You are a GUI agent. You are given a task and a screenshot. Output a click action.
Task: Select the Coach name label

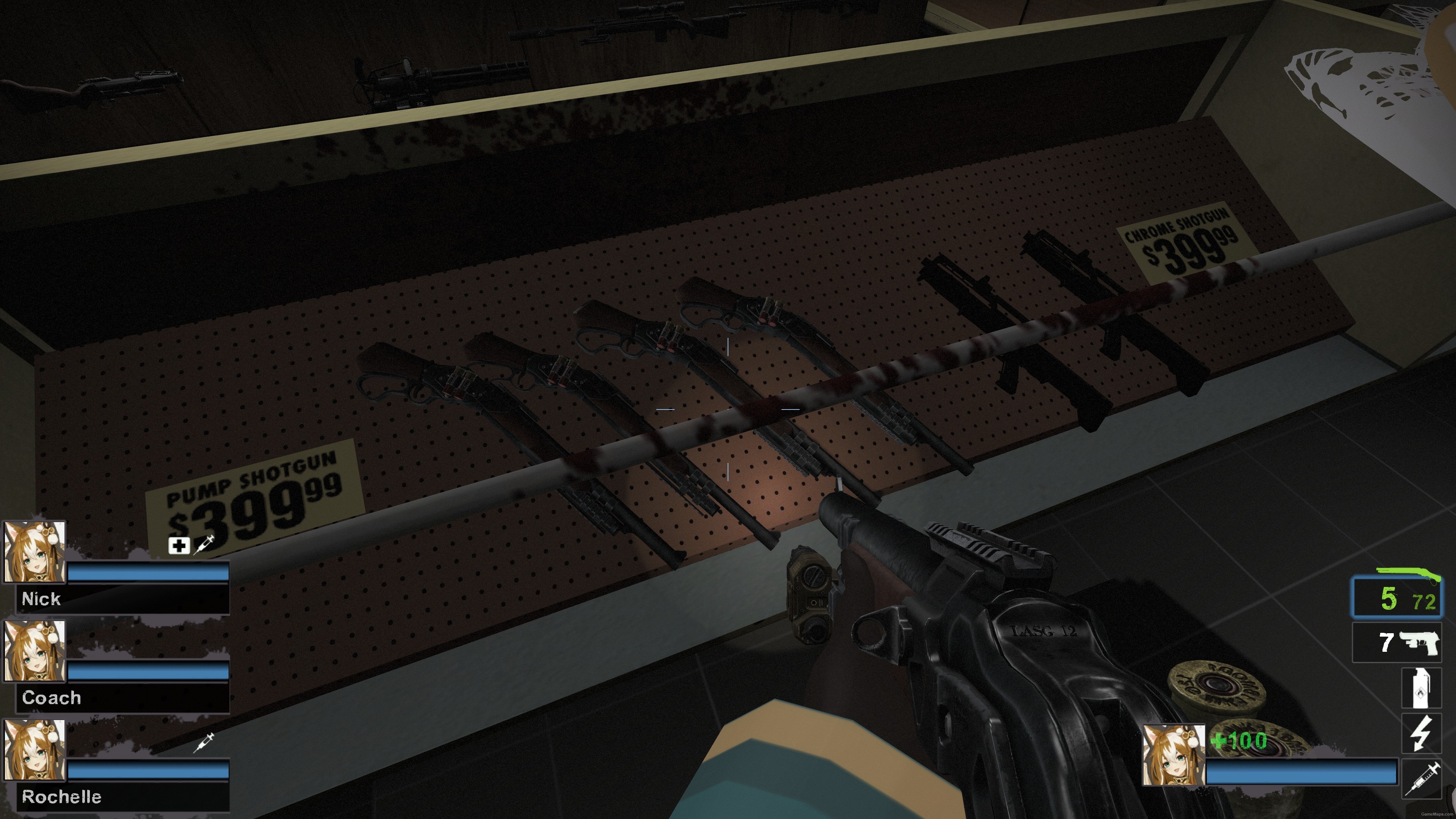tap(51, 698)
